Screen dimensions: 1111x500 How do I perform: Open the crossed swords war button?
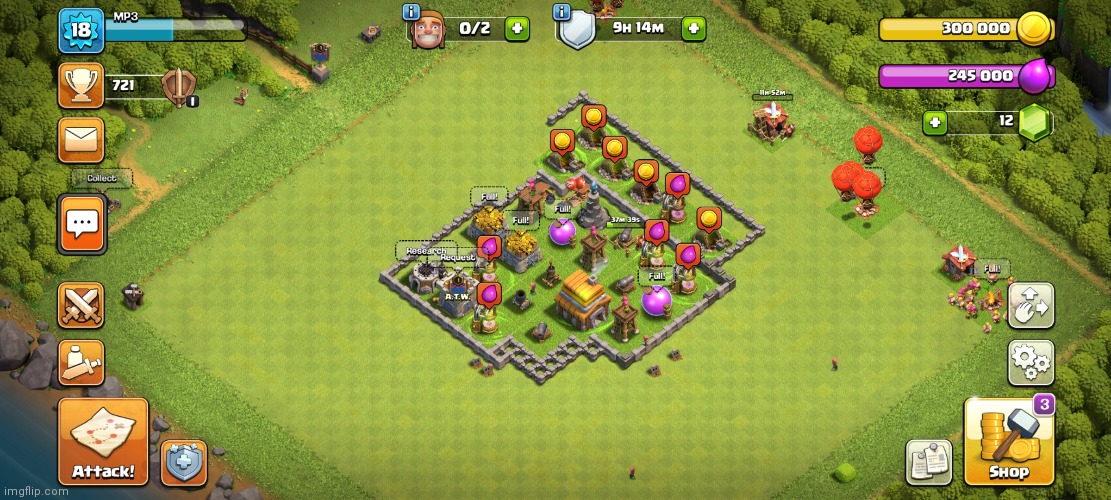pos(81,305)
